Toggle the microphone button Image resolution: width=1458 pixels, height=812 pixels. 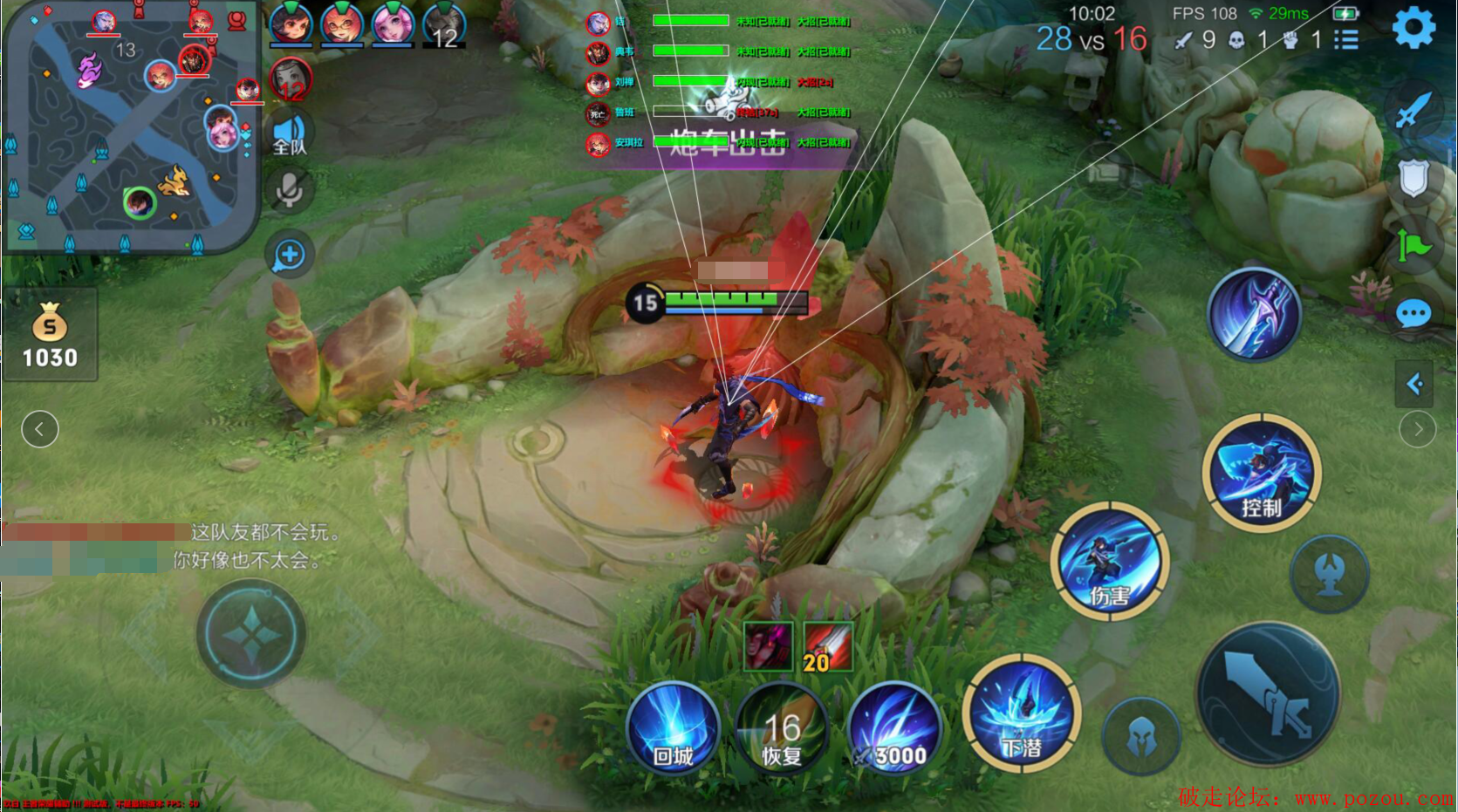(290, 190)
